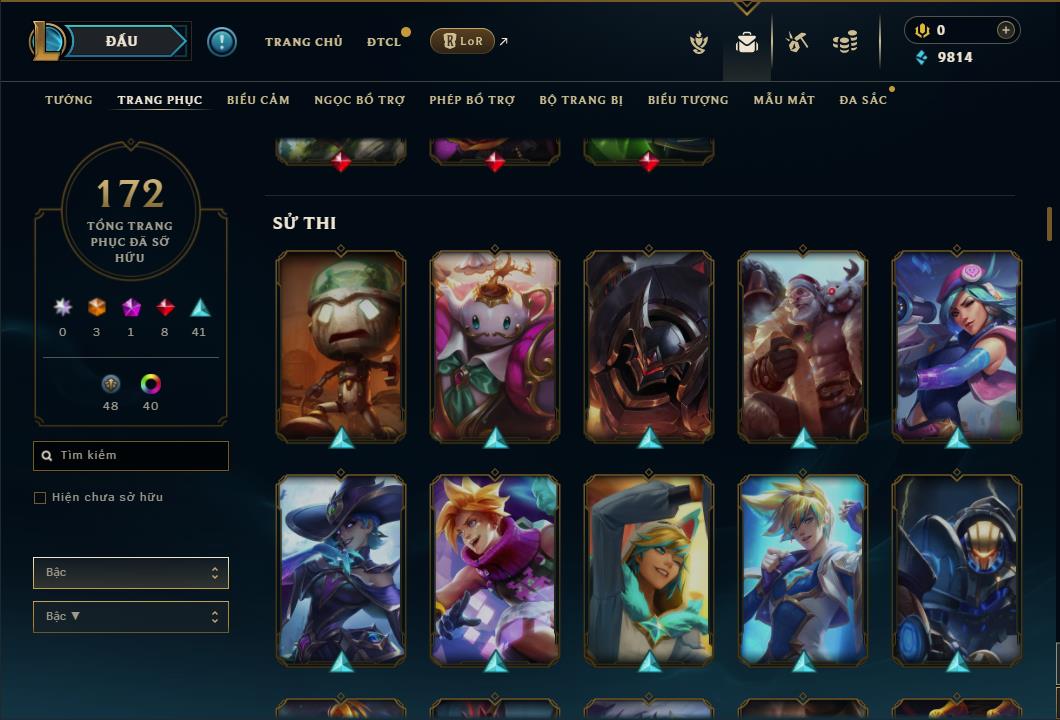1060x720 pixels.
Task: Go to the BIỂU TƯỢNG tab
Action: (688, 100)
